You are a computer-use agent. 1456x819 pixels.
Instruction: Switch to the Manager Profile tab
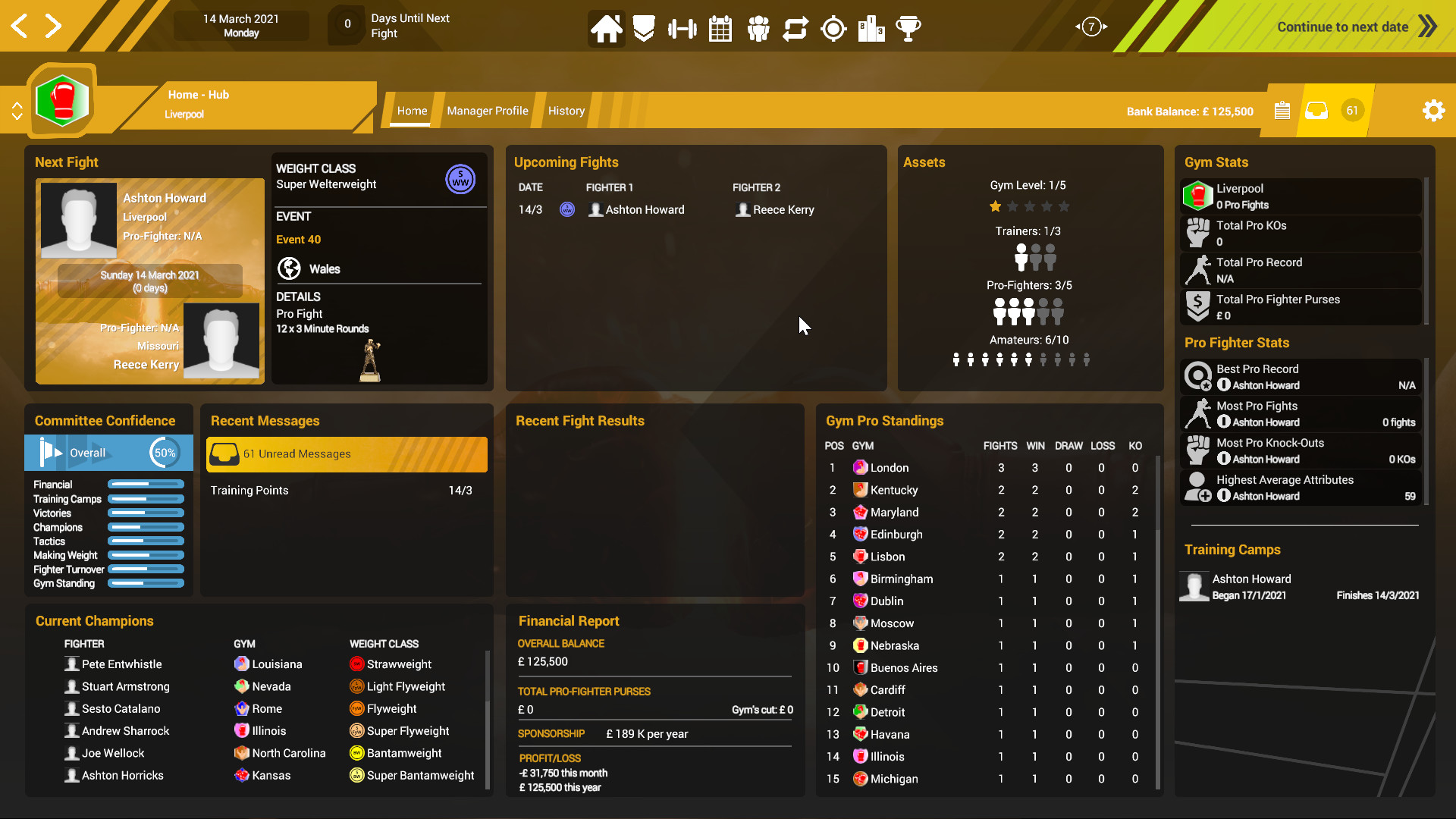pyautogui.click(x=488, y=110)
